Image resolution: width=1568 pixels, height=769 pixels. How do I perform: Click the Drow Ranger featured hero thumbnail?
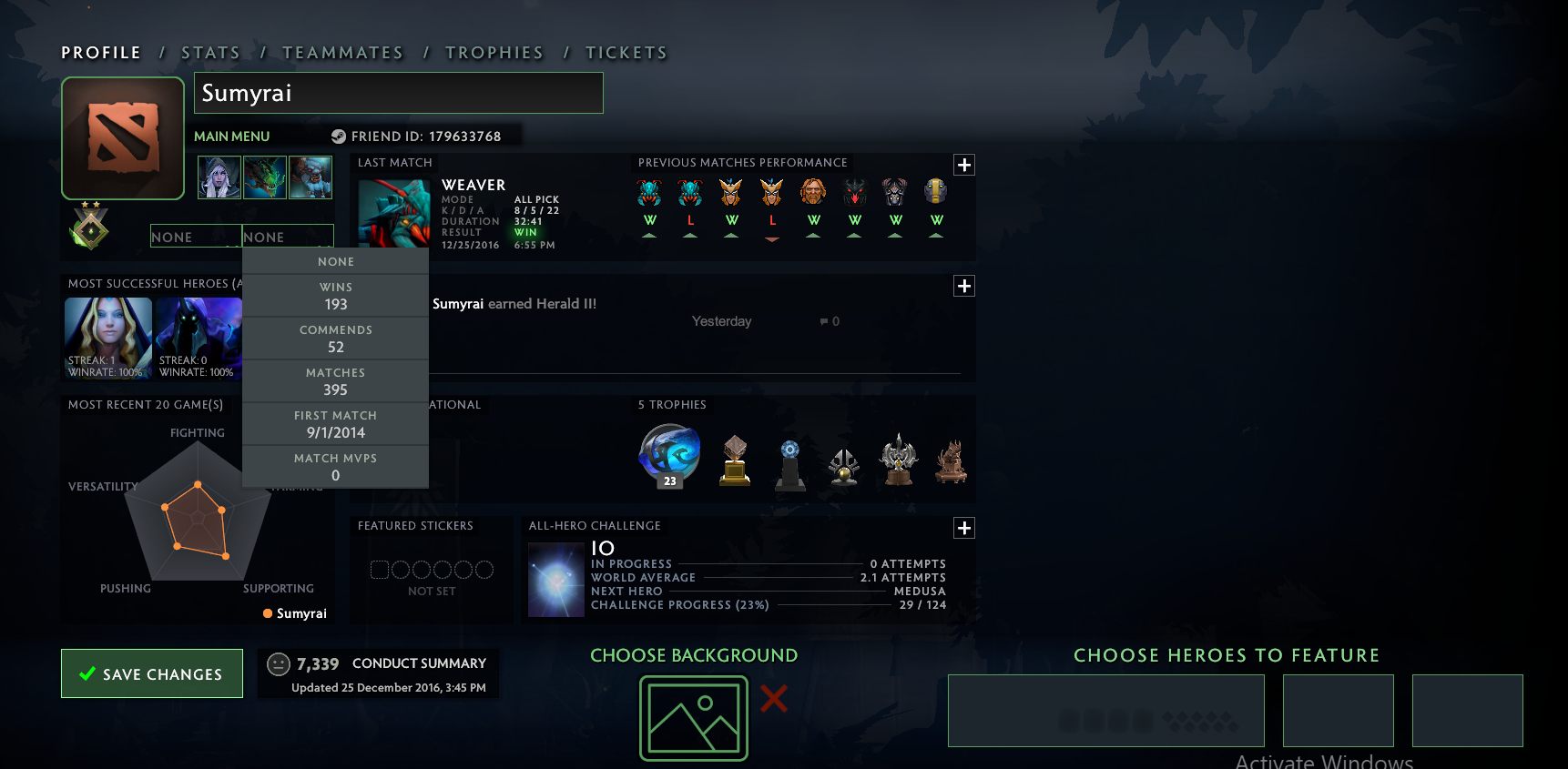click(219, 177)
